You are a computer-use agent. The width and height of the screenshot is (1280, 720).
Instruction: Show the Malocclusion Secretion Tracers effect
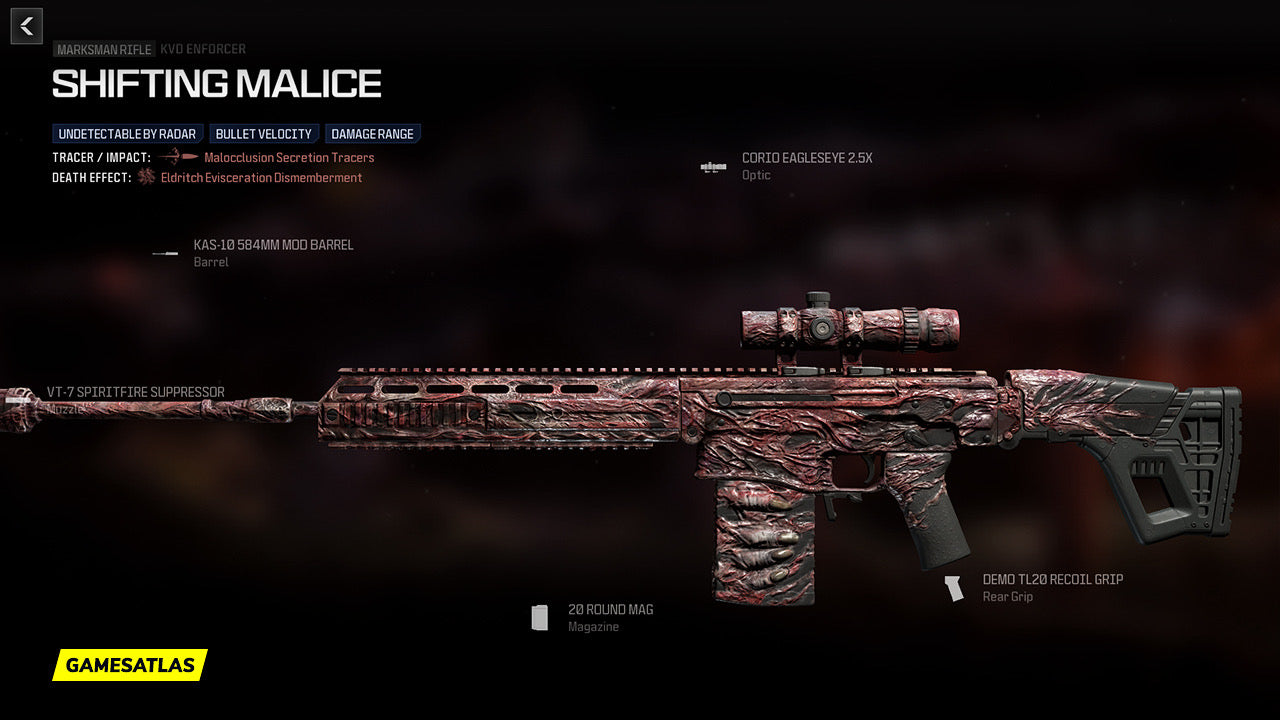(289, 158)
